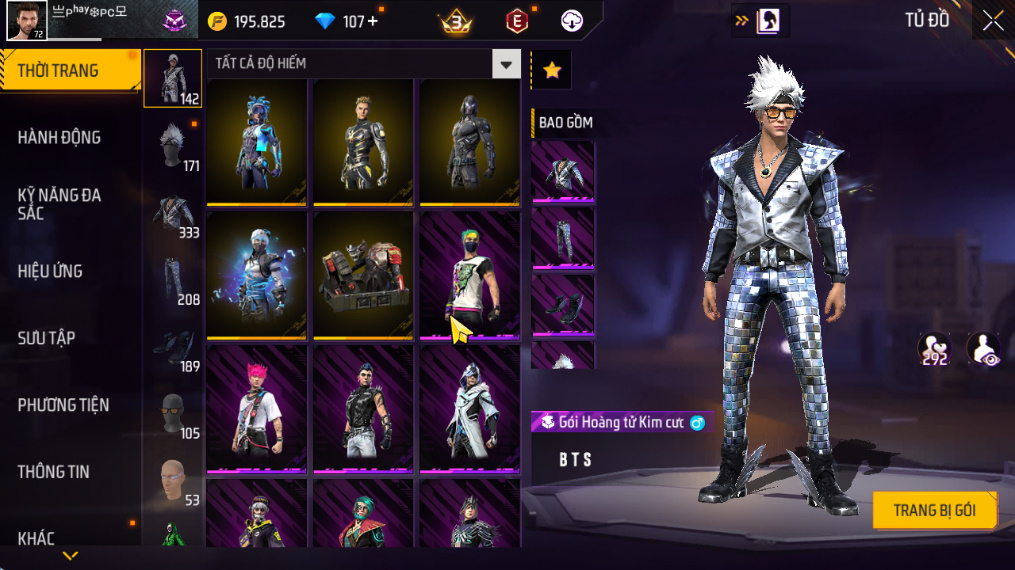Open the Phương Tiện category
The width and height of the screenshot is (1015, 570).
click(x=63, y=405)
